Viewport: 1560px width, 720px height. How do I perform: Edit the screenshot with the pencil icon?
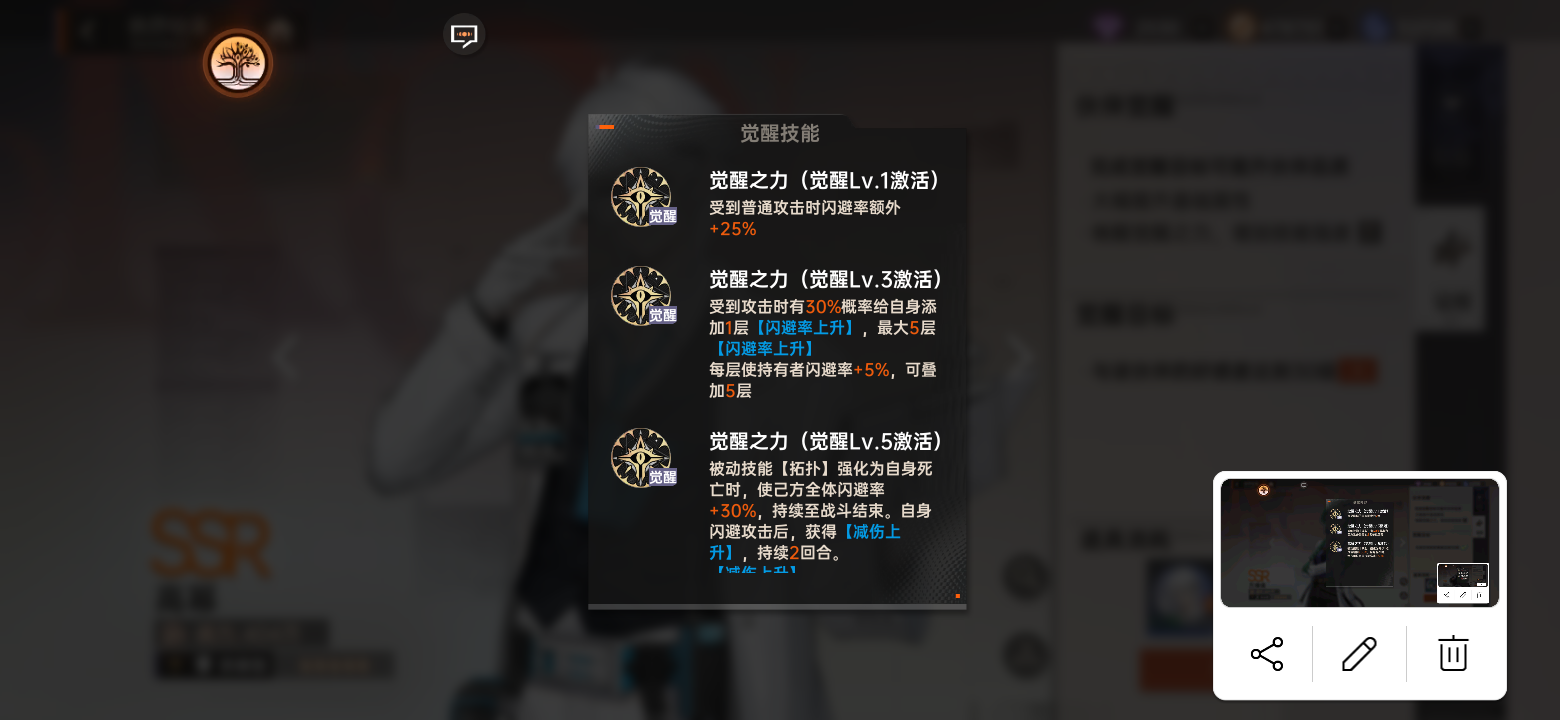pos(1359,654)
